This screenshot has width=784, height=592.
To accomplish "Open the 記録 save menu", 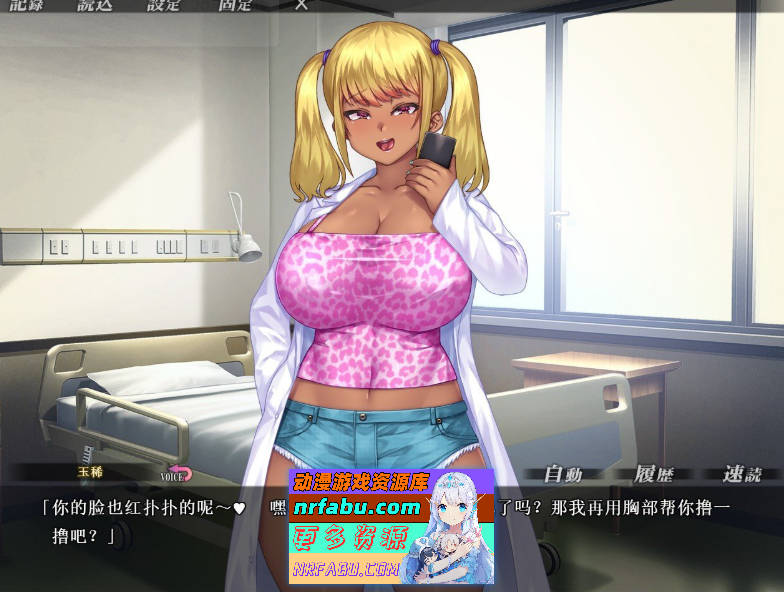I will [x=27, y=4].
